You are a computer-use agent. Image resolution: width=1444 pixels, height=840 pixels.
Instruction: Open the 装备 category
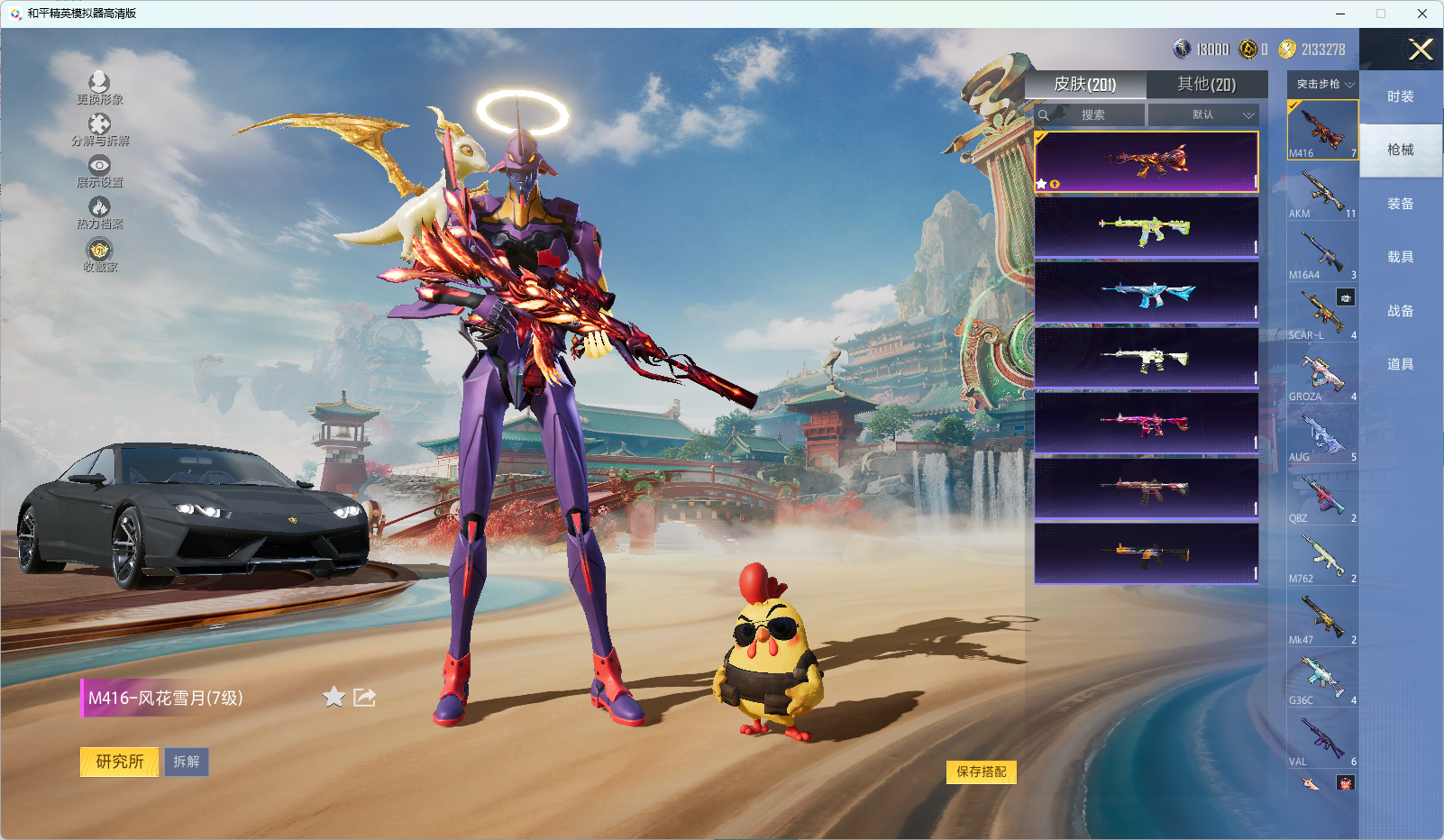[x=1400, y=204]
